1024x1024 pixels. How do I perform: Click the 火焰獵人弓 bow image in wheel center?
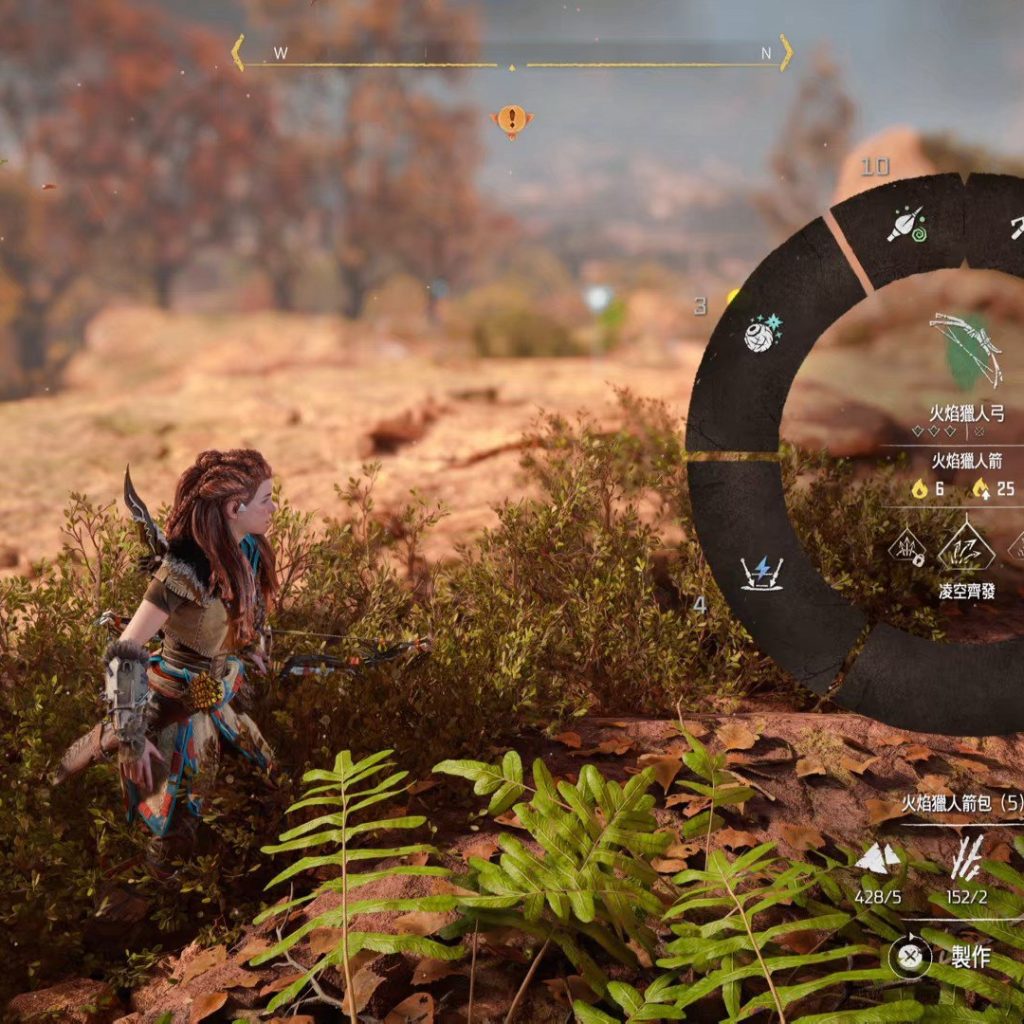(x=965, y=348)
